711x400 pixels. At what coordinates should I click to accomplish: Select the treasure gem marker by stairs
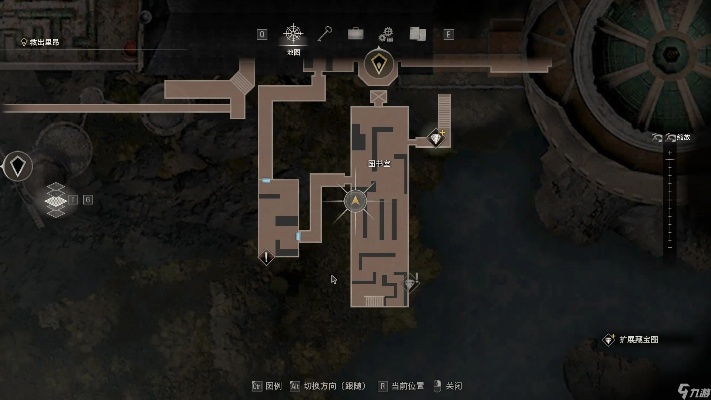point(436,137)
